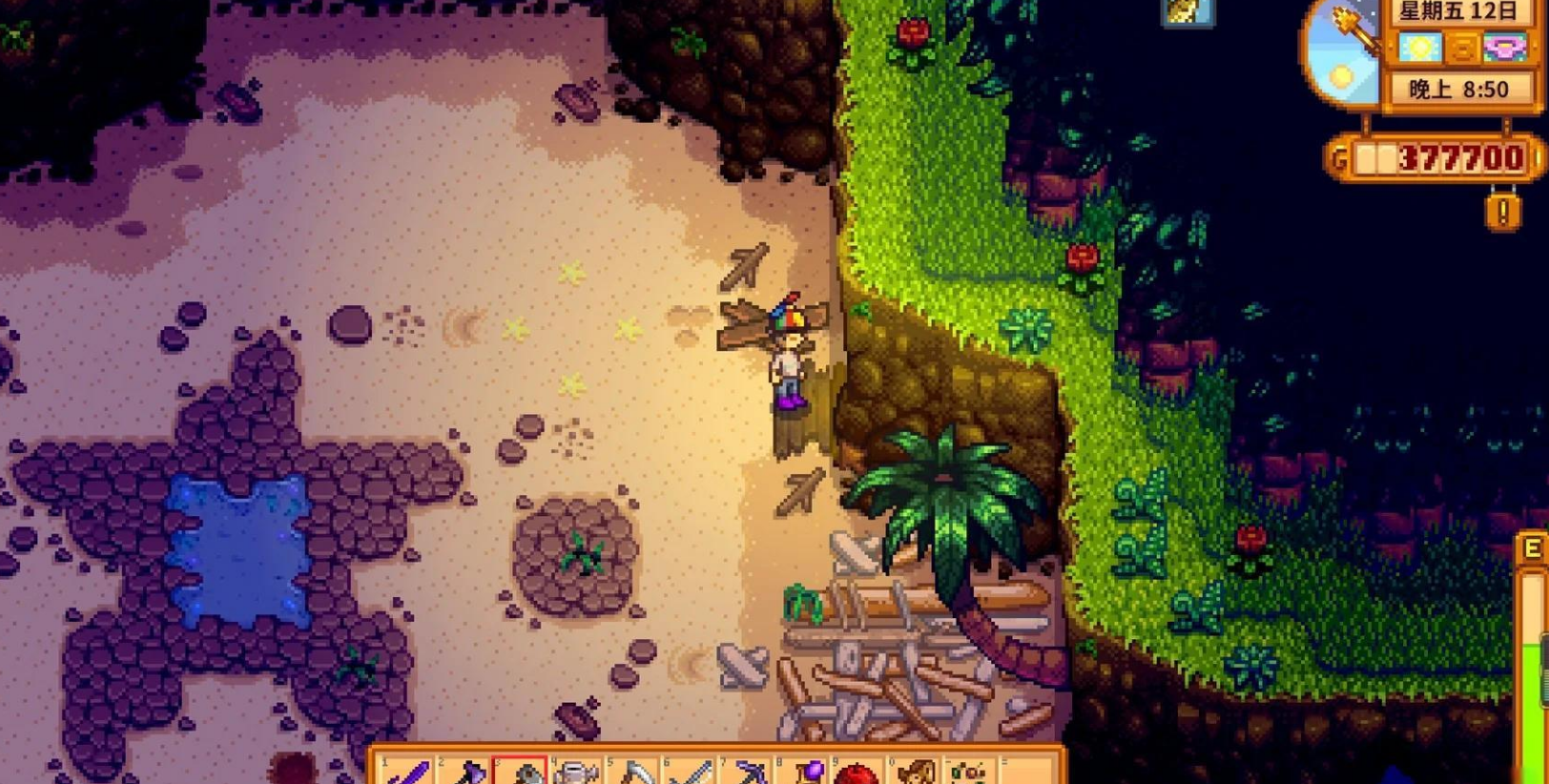Image resolution: width=1549 pixels, height=784 pixels.
Task: Open the journal with the exclamation icon
Action: point(1503,211)
